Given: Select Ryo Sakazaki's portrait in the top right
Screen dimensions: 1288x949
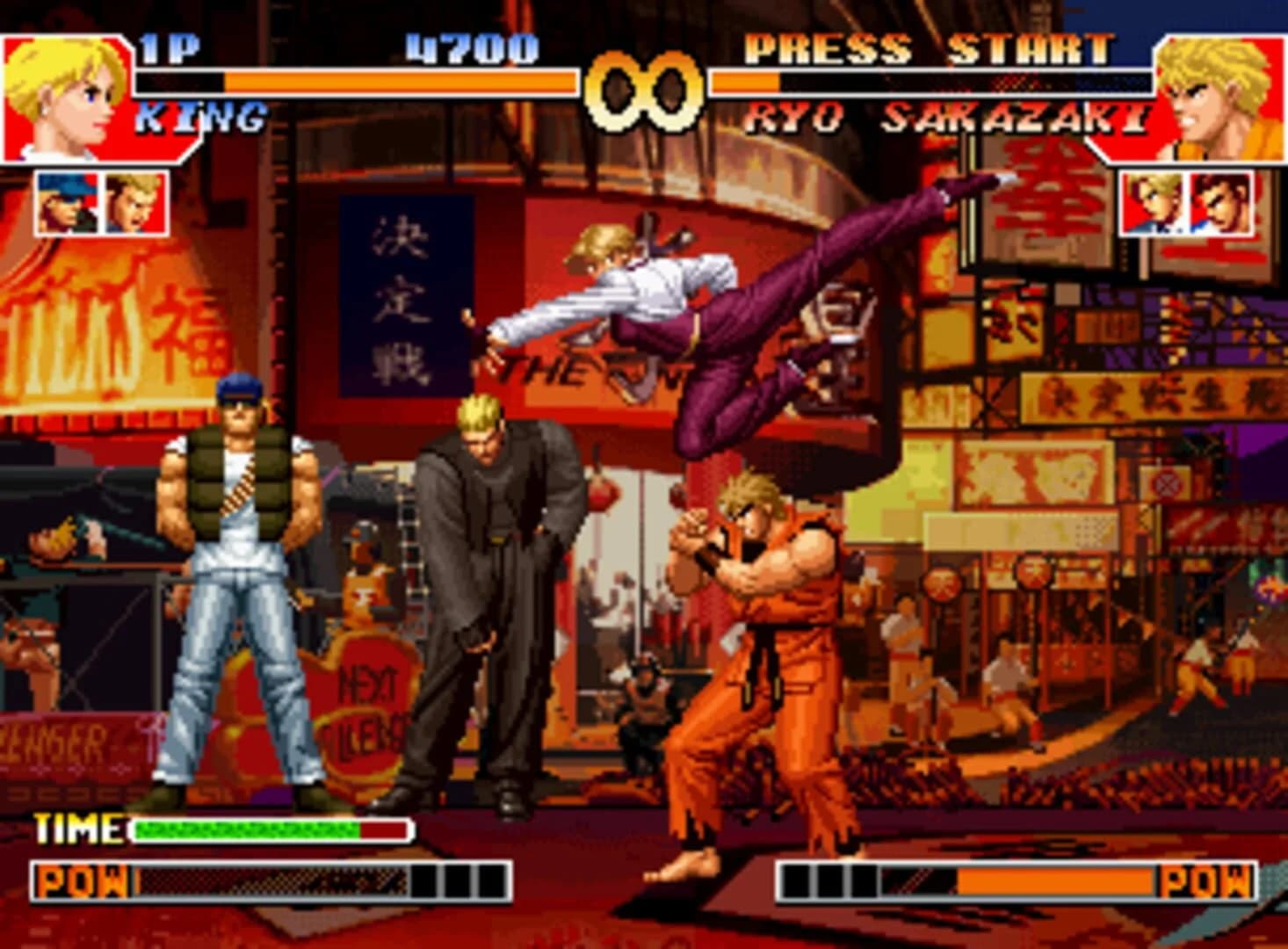Looking at the screenshot, I should (x=1221, y=97).
